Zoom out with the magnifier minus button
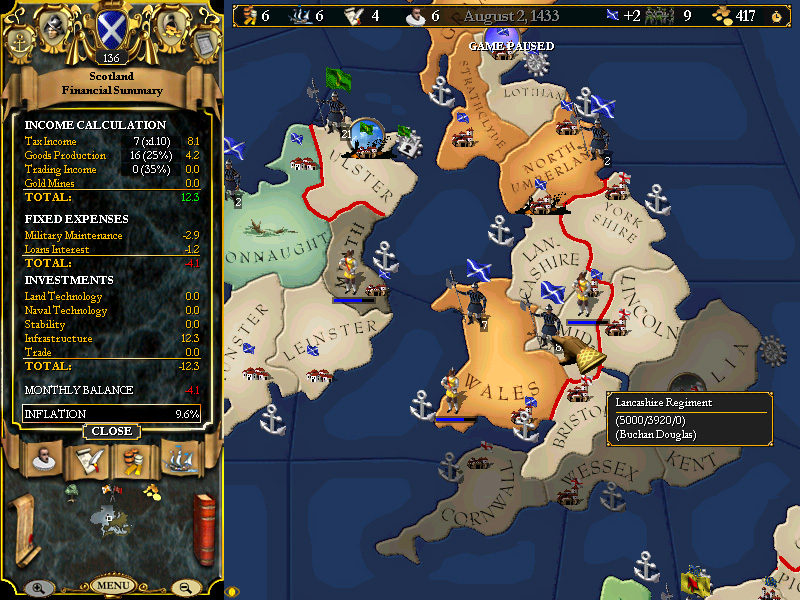 point(186,588)
